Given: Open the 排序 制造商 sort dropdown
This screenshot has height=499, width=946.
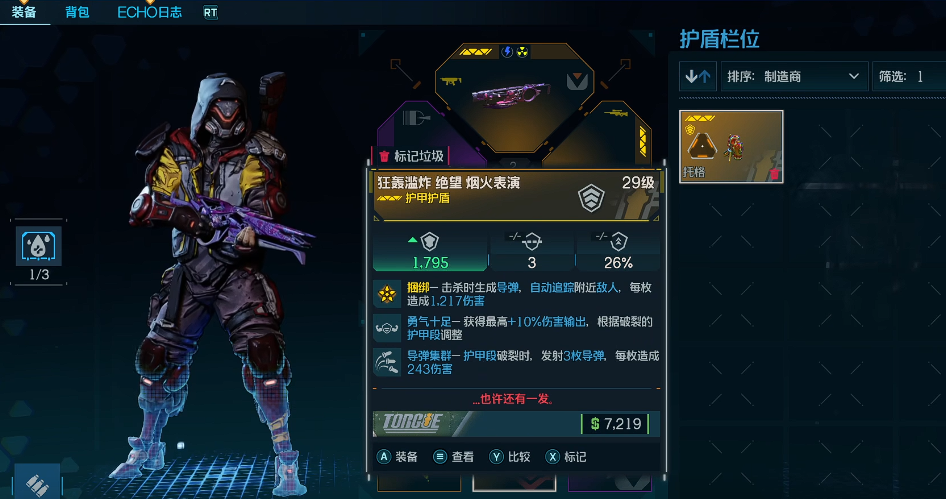Looking at the screenshot, I should pos(794,76).
